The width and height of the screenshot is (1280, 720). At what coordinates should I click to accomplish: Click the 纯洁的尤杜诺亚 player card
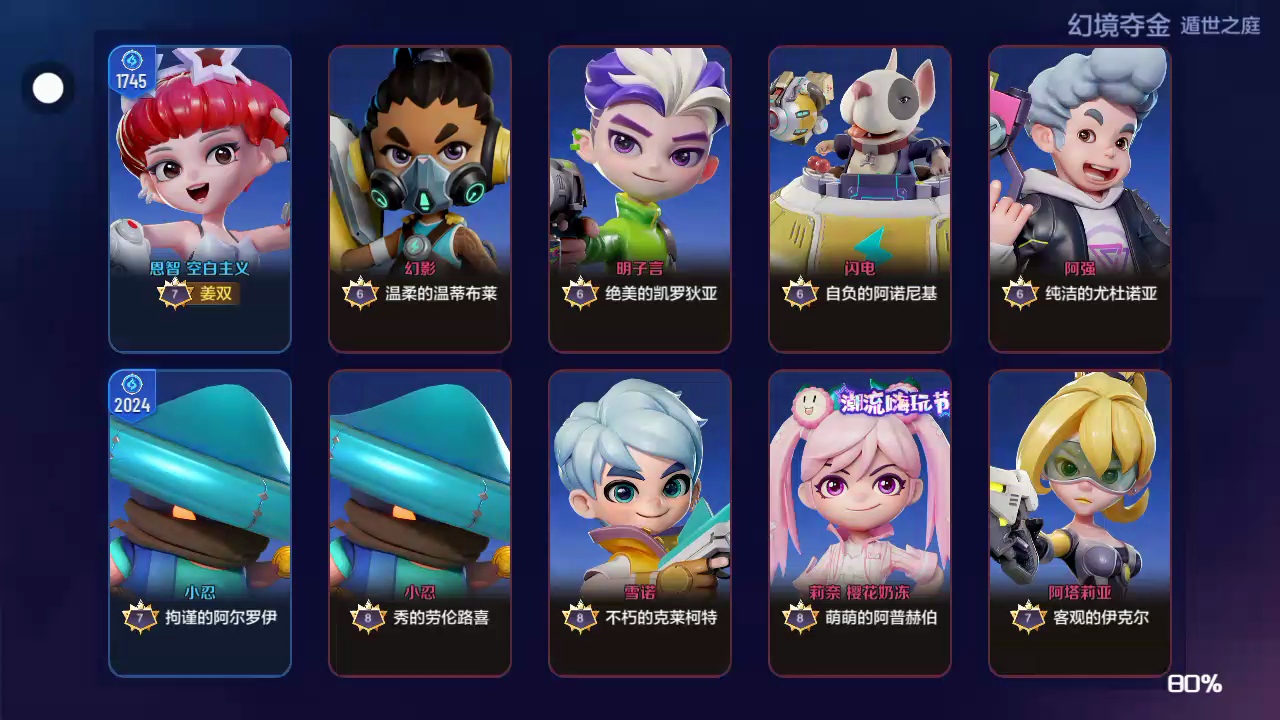pos(1080,199)
